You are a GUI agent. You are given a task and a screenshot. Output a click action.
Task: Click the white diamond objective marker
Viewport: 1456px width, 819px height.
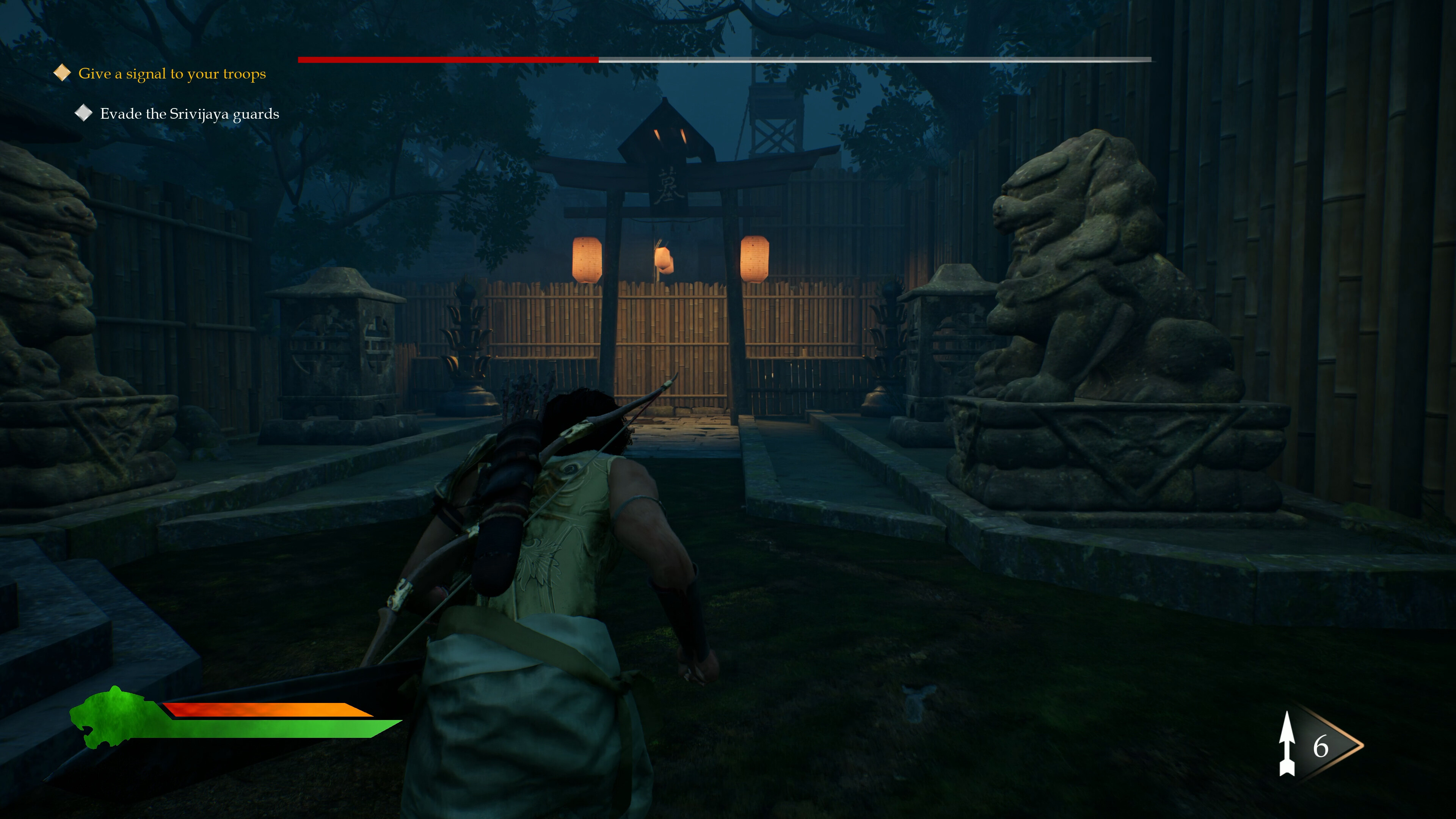(x=84, y=113)
